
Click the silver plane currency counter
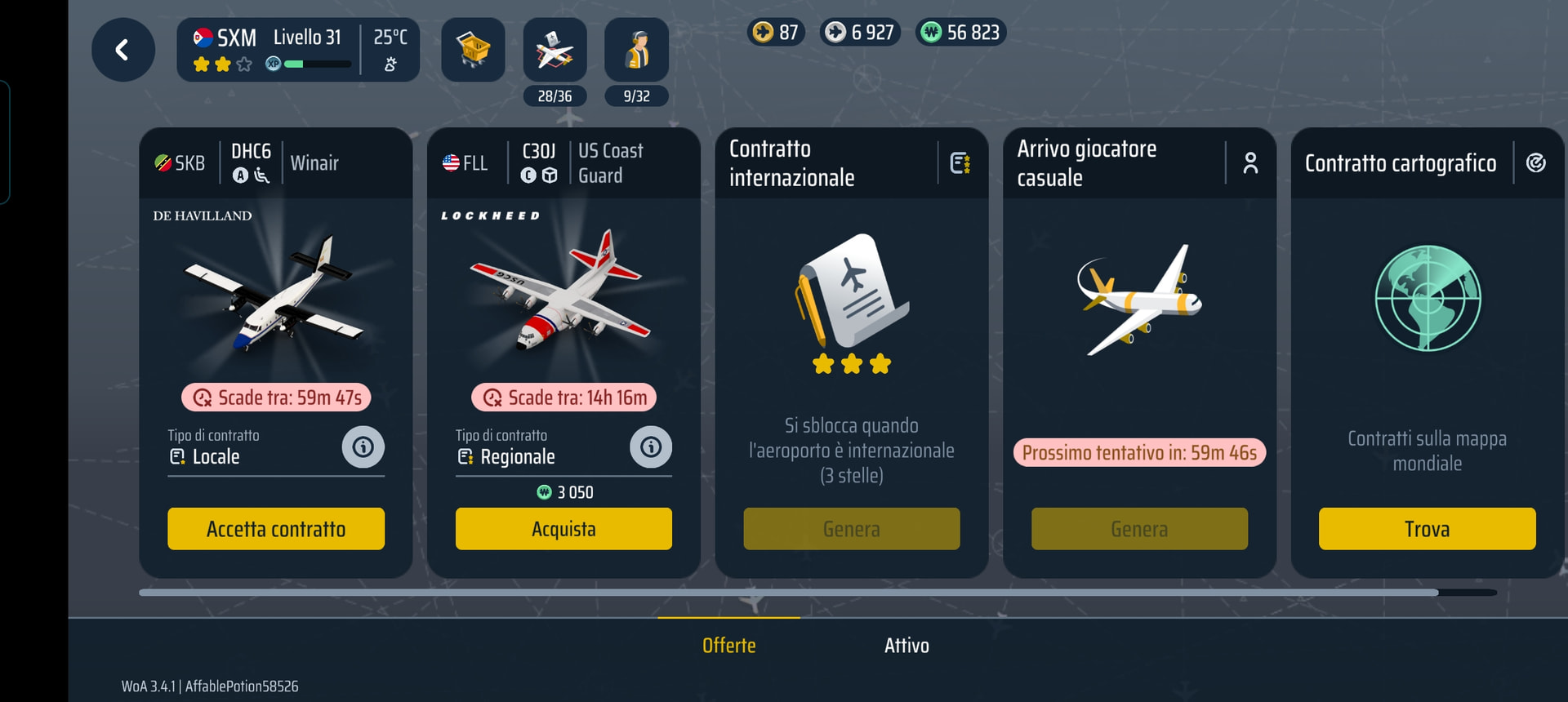860,33
